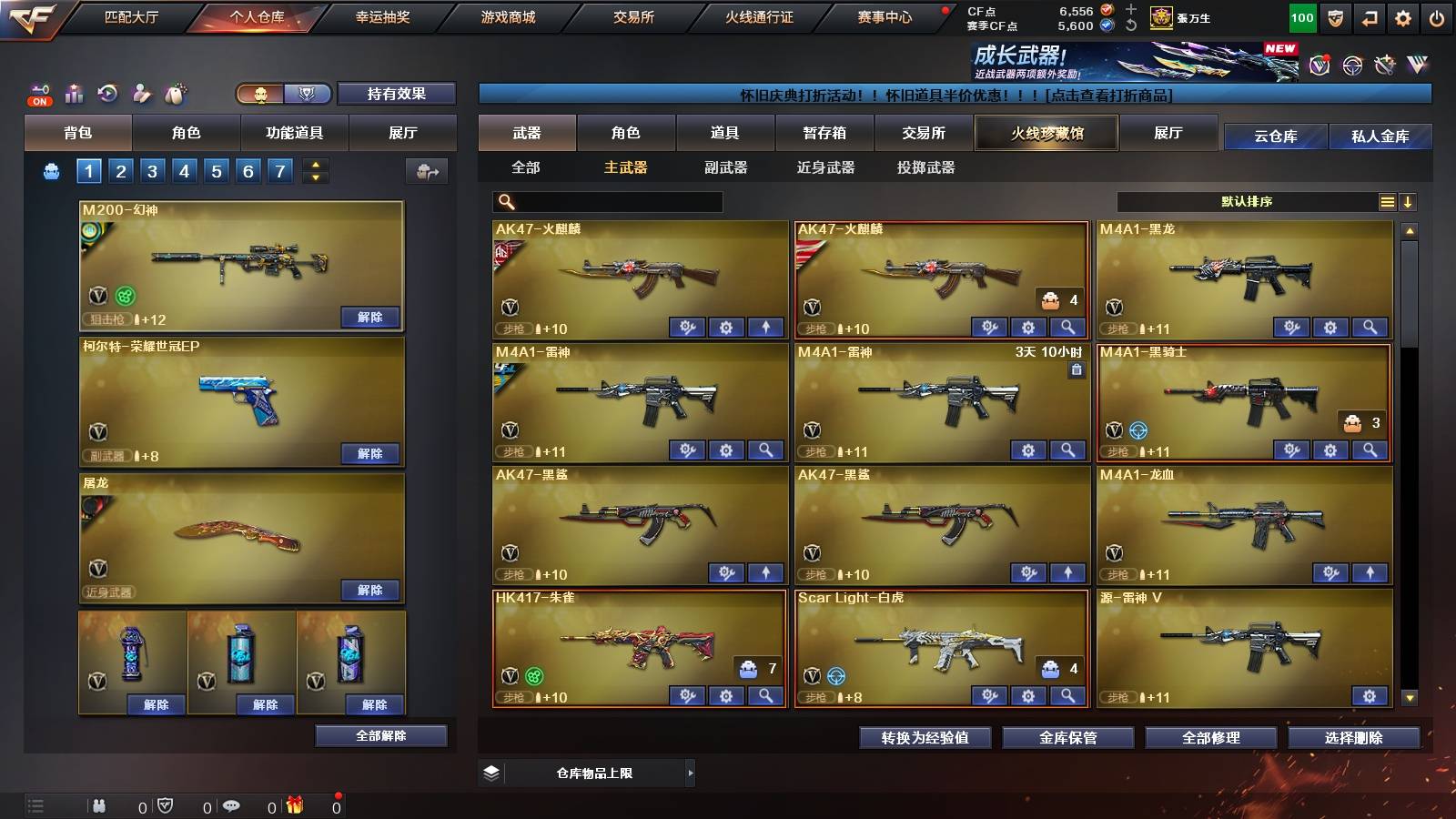Click the return arrow icon
Viewport: 1456px width, 819px height.
pyautogui.click(x=1368, y=17)
